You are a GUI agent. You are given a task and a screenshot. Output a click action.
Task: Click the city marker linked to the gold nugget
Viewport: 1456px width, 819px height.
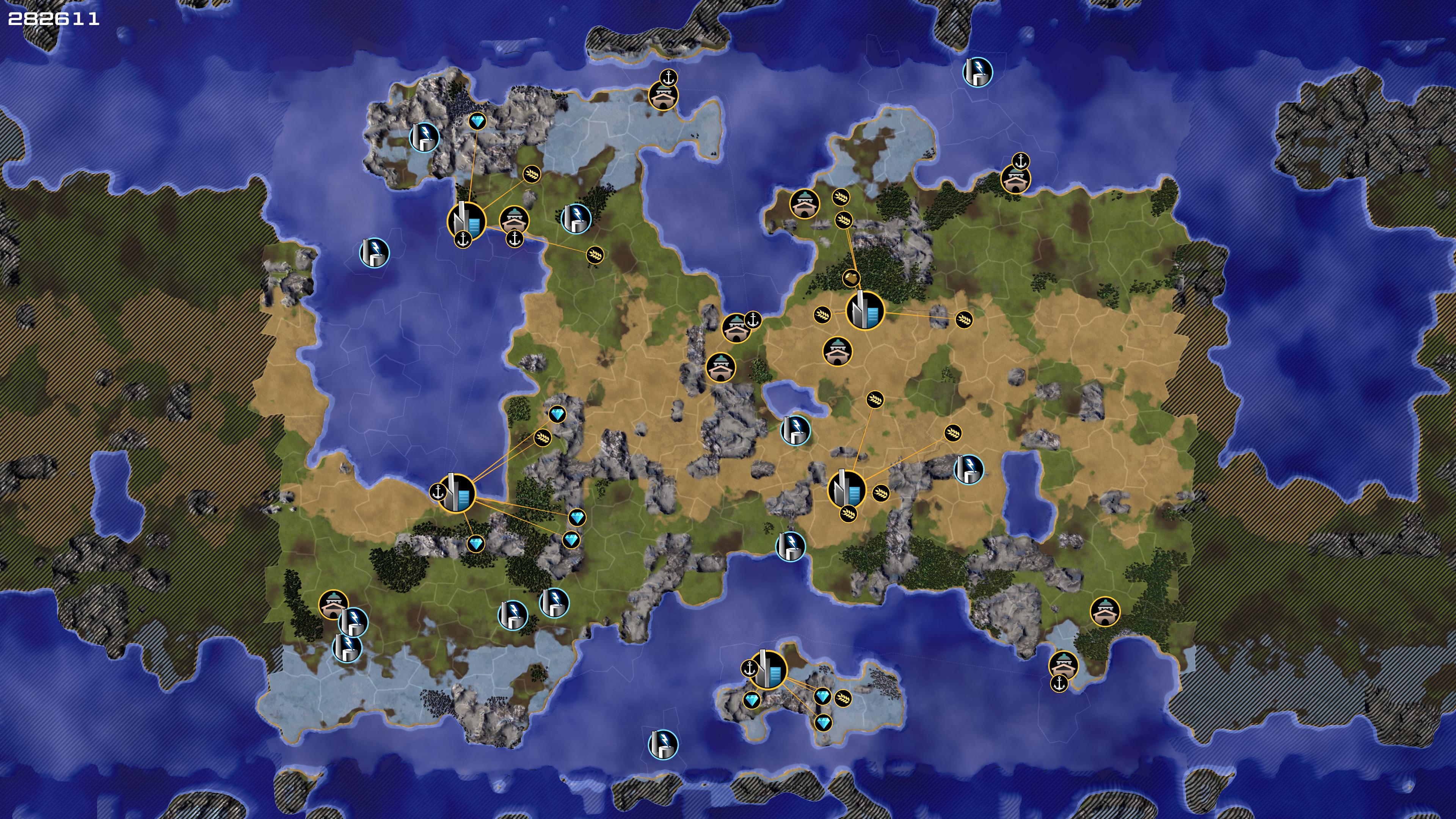pos(865,310)
